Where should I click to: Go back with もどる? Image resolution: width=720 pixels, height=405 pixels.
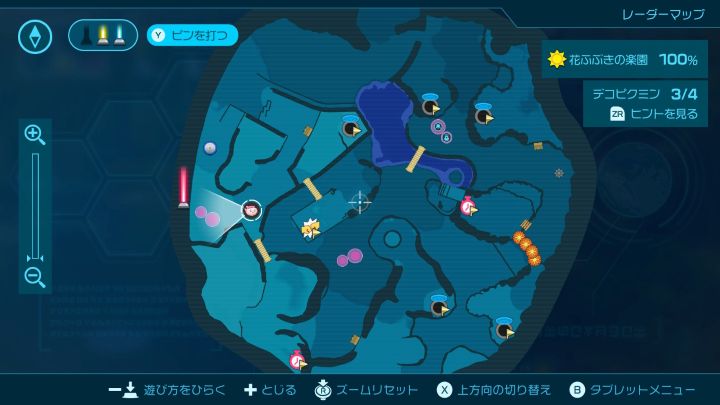point(271,389)
